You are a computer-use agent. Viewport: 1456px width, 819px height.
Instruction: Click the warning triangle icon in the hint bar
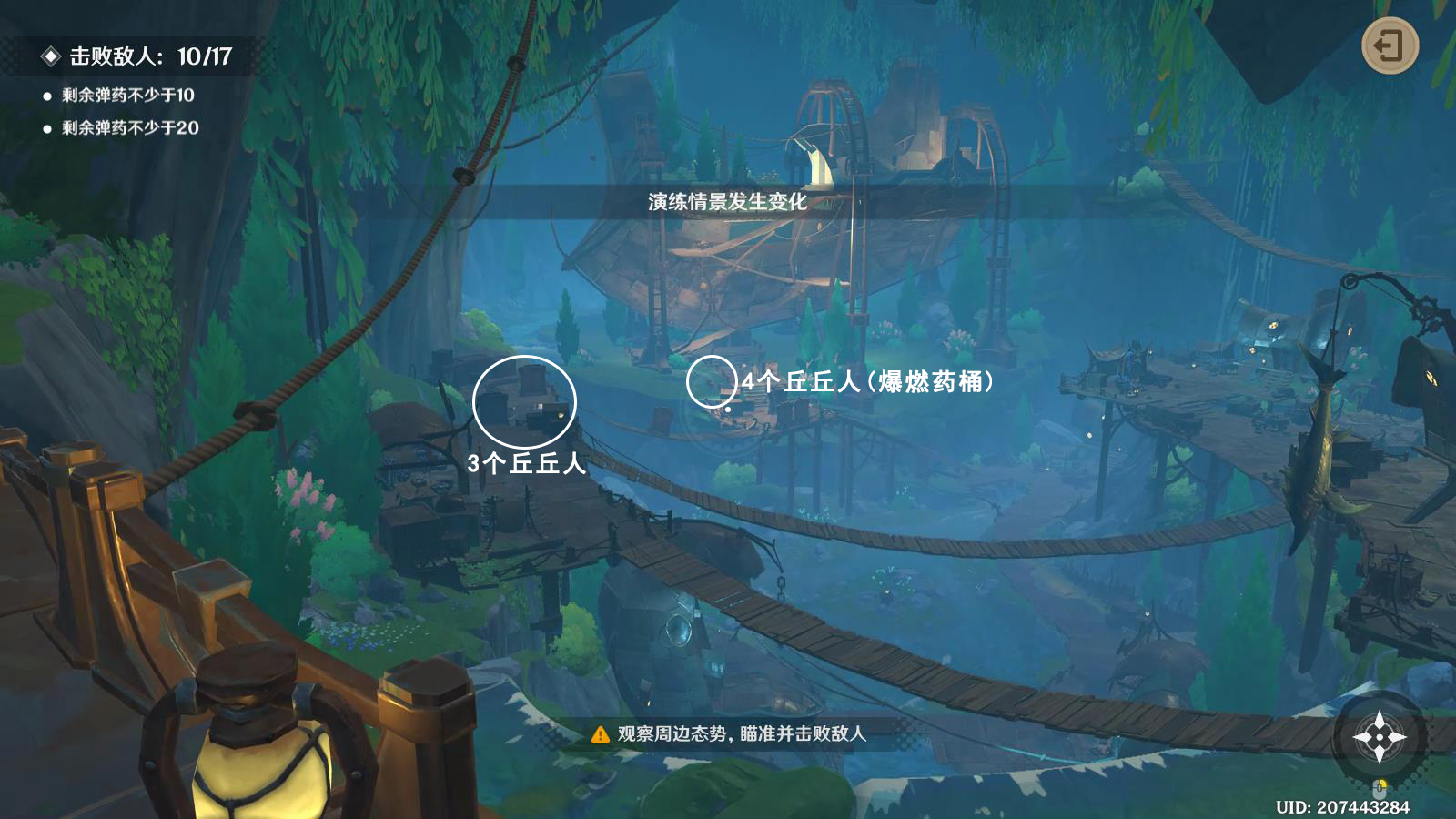coord(600,734)
